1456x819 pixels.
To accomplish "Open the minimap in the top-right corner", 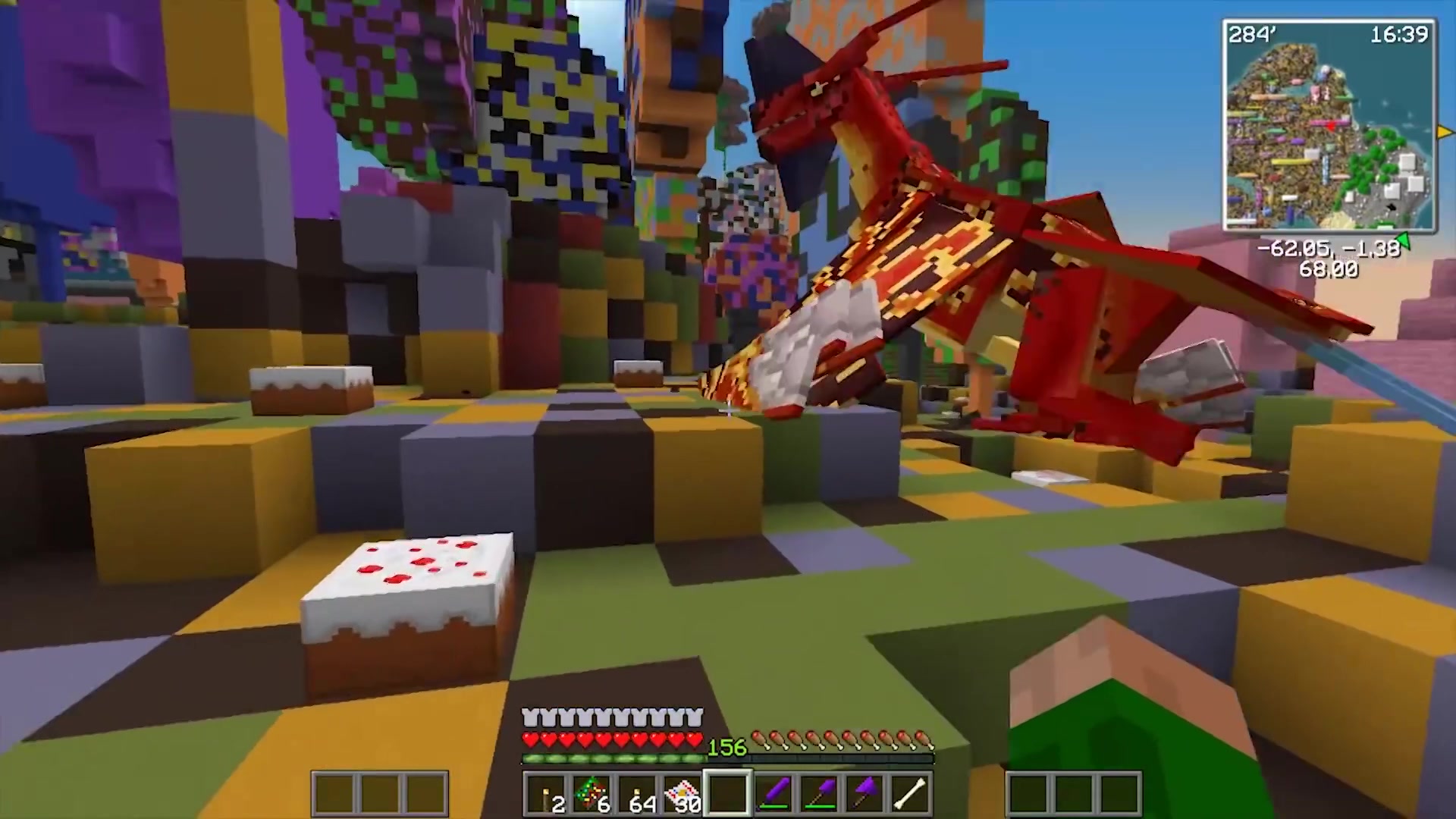I will pos(1329,130).
